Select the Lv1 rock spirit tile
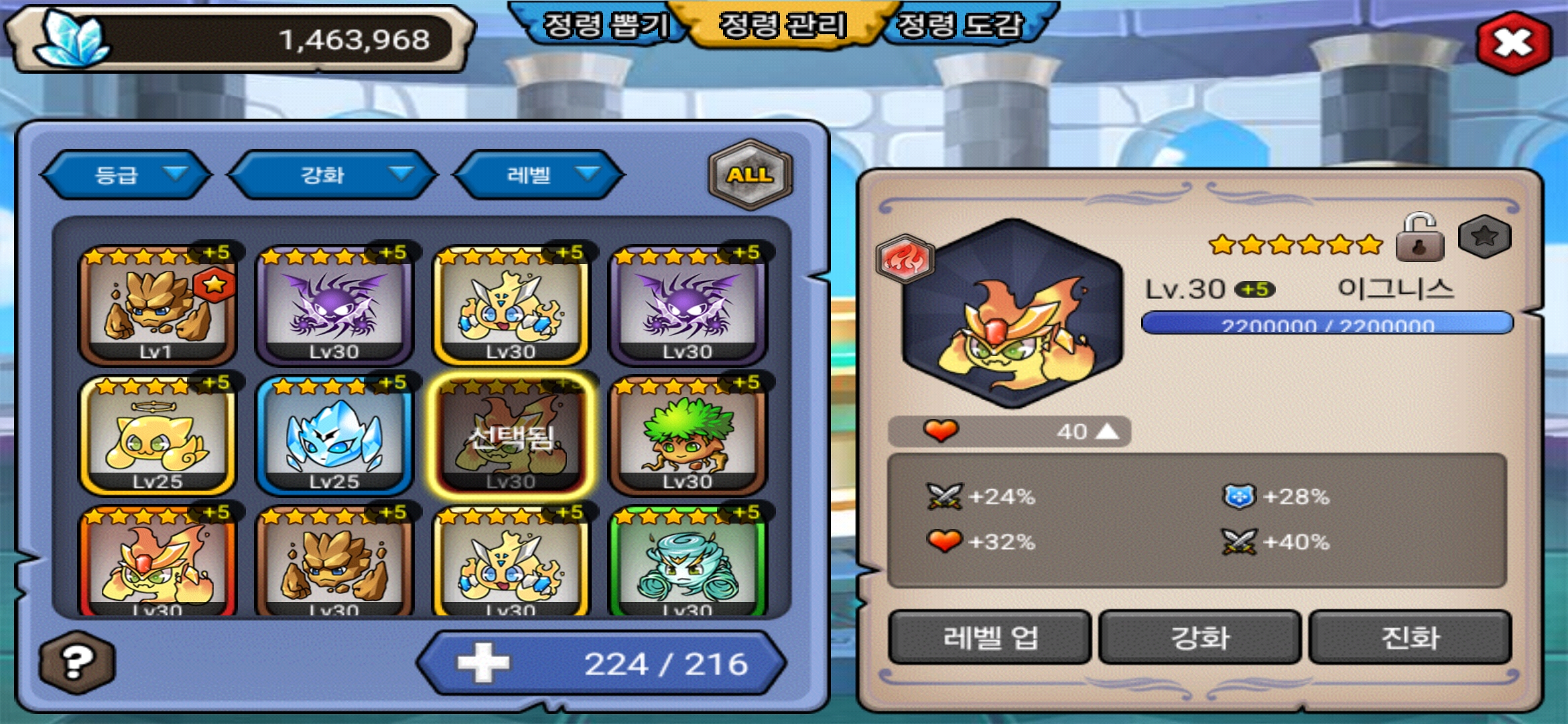Viewport: 1568px width, 724px height. 157,306
